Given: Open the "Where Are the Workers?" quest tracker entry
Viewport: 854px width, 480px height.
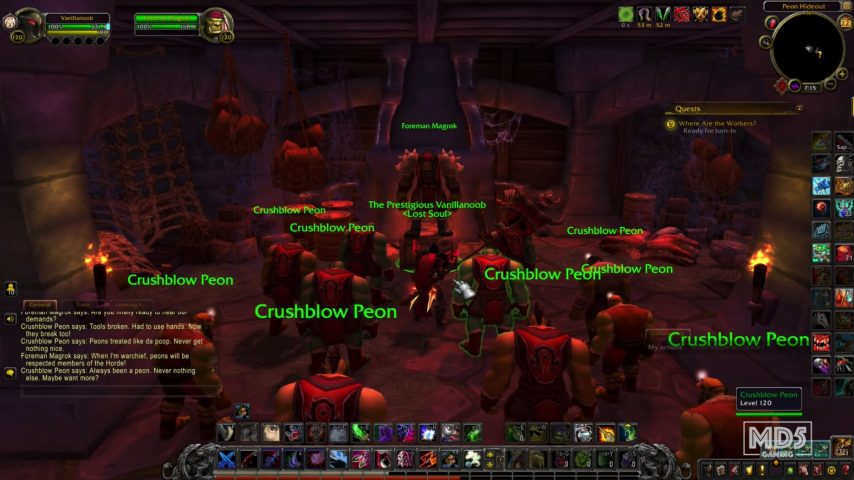Looking at the screenshot, I should pos(715,123).
